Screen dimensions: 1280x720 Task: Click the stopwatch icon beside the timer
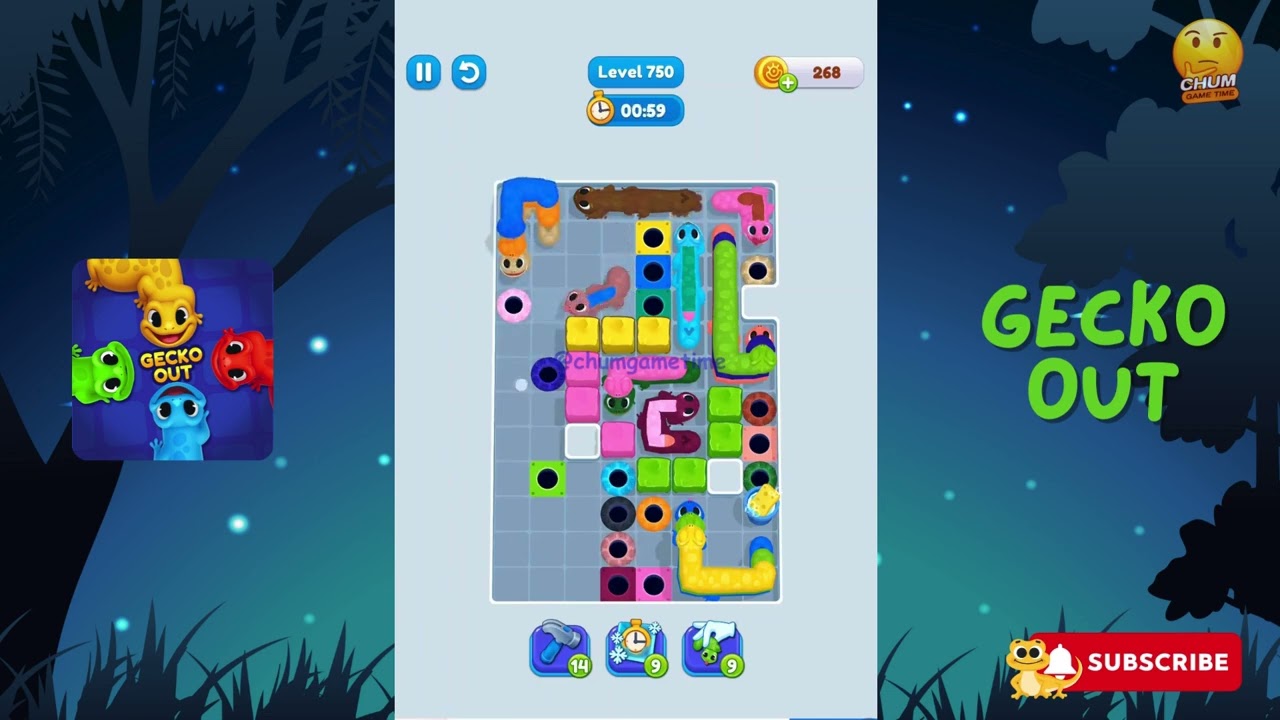pyautogui.click(x=600, y=110)
